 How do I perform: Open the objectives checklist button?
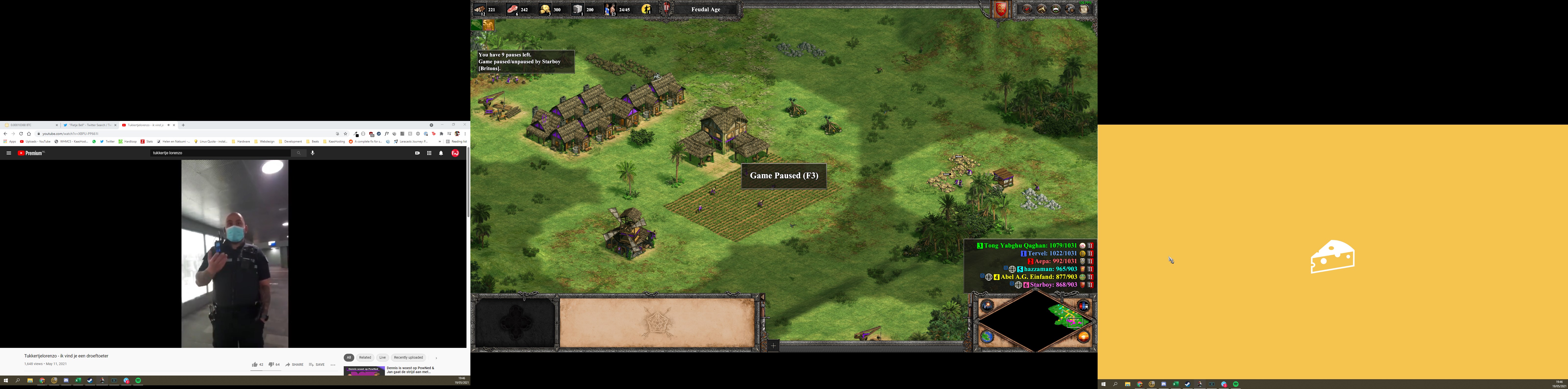[1028, 9]
